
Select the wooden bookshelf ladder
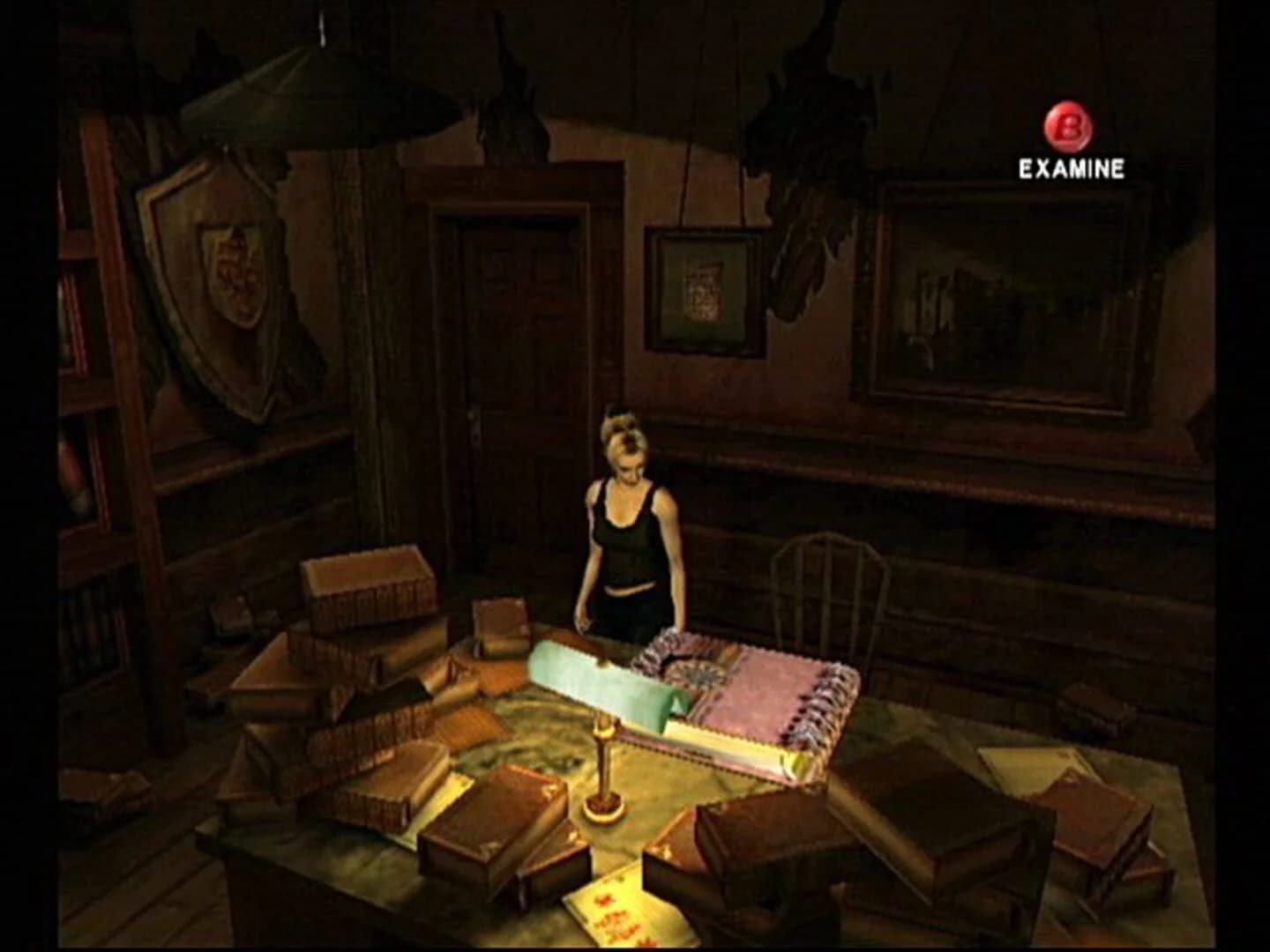click(132, 397)
